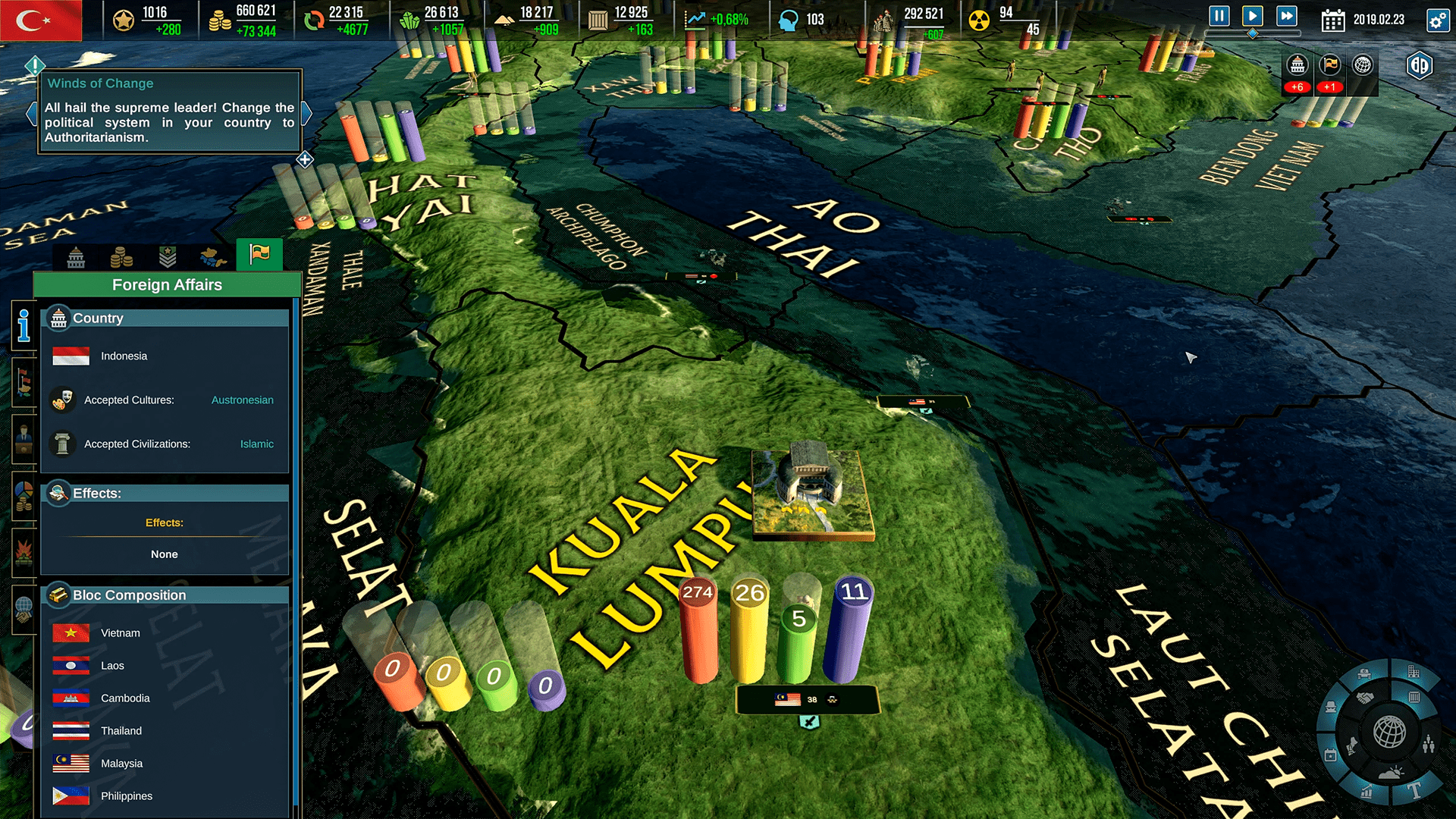1456x819 pixels.
Task: Switch to the military rank insignia tab
Action: 168,258
